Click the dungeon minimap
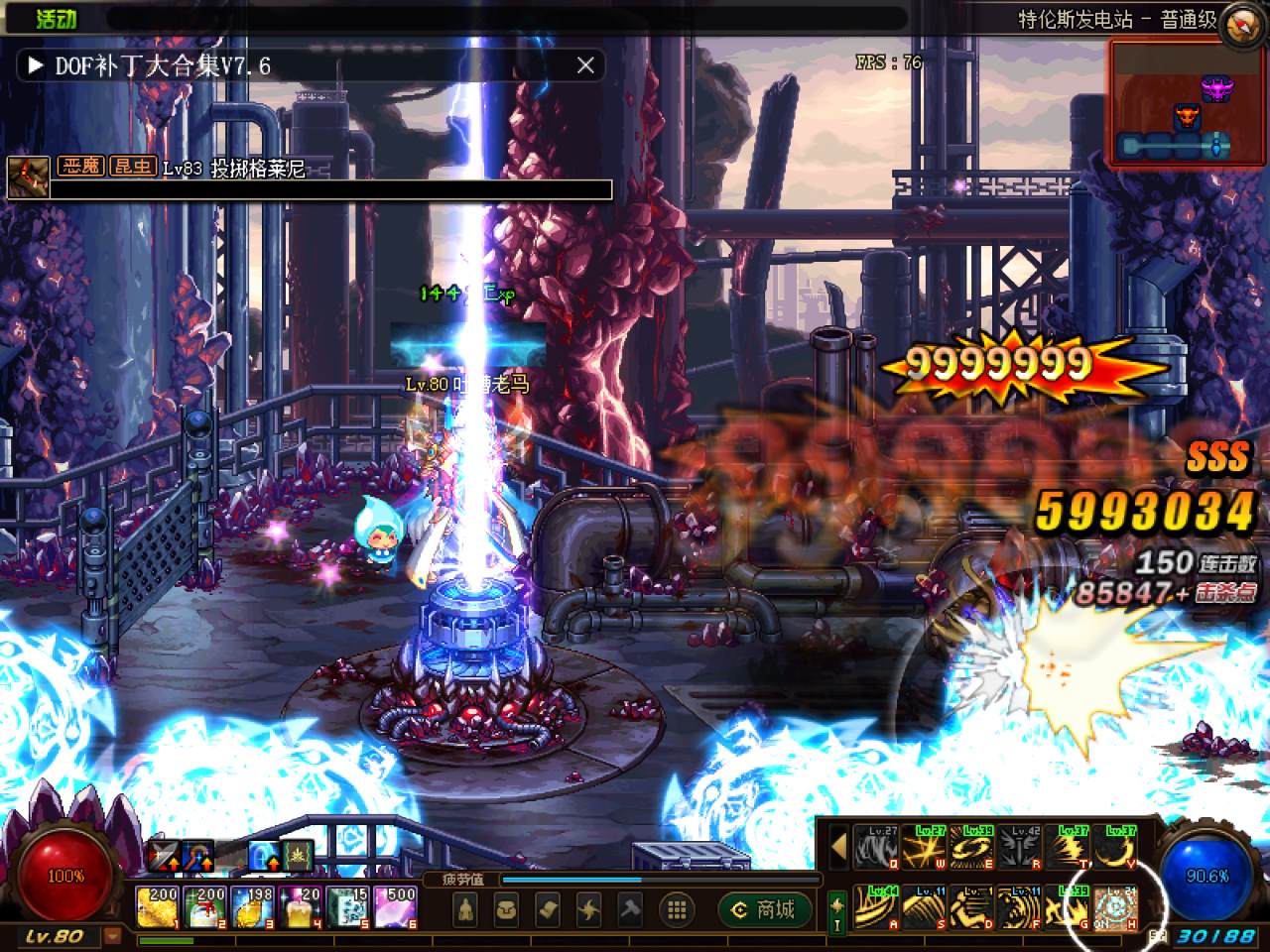This screenshot has width=1270, height=952. [x=1171, y=103]
